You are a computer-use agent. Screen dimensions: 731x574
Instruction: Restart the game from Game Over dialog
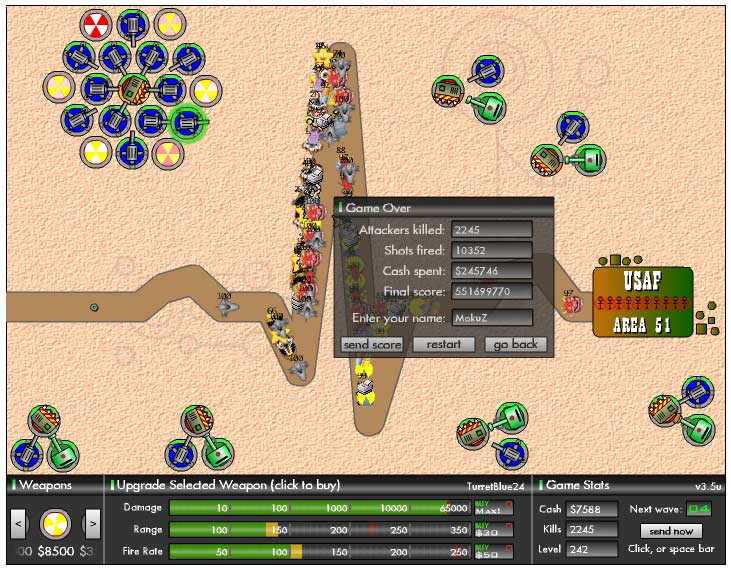[x=444, y=344]
